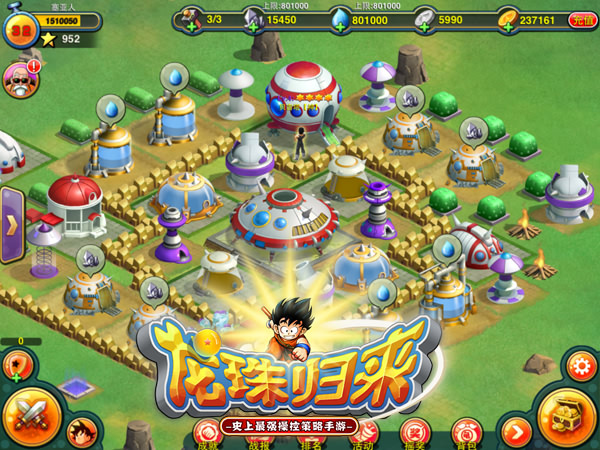Open the player profile avatar
The height and width of the screenshot is (450, 600).
click(x=19, y=29)
